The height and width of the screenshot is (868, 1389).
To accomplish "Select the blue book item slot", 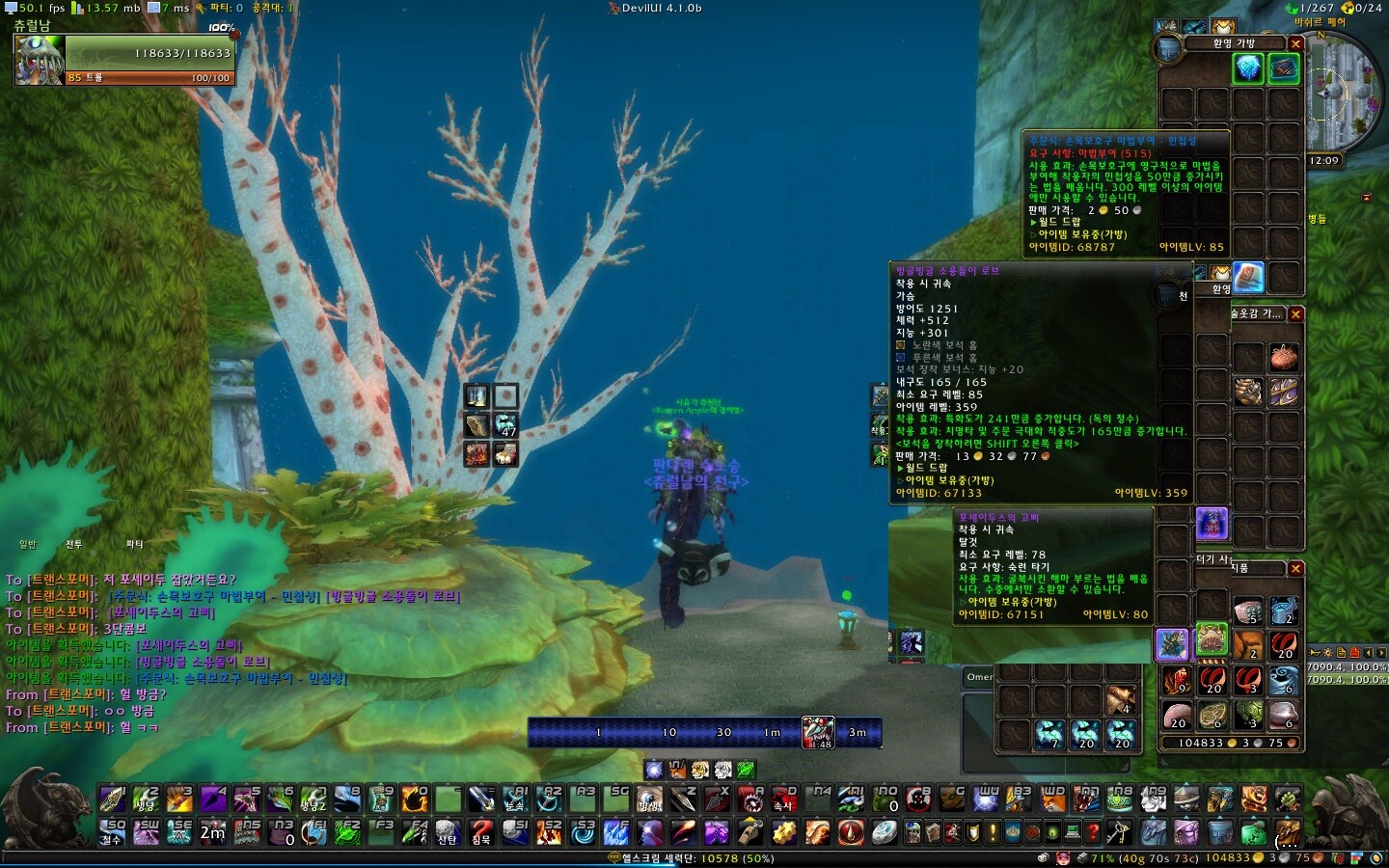I will 1248,277.
